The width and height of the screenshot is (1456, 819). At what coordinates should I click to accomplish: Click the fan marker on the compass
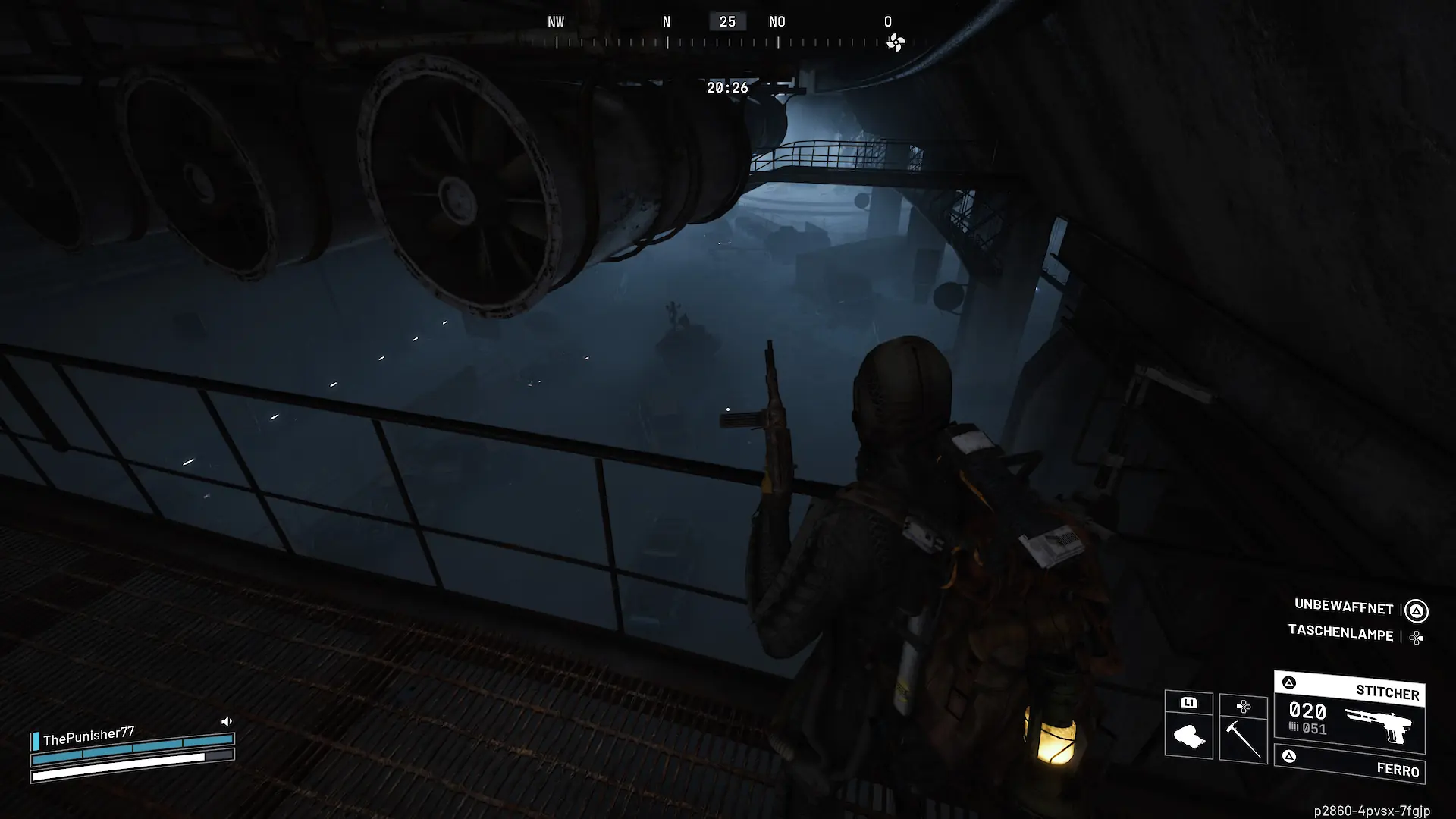coord(896,42)
